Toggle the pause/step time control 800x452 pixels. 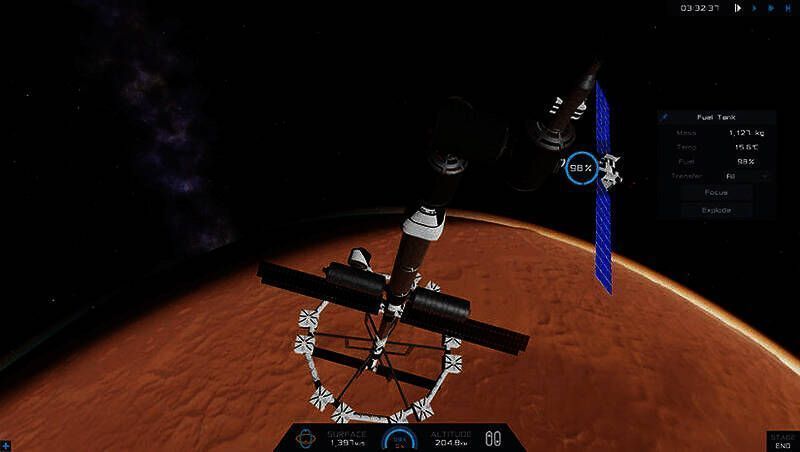point(738,8)
